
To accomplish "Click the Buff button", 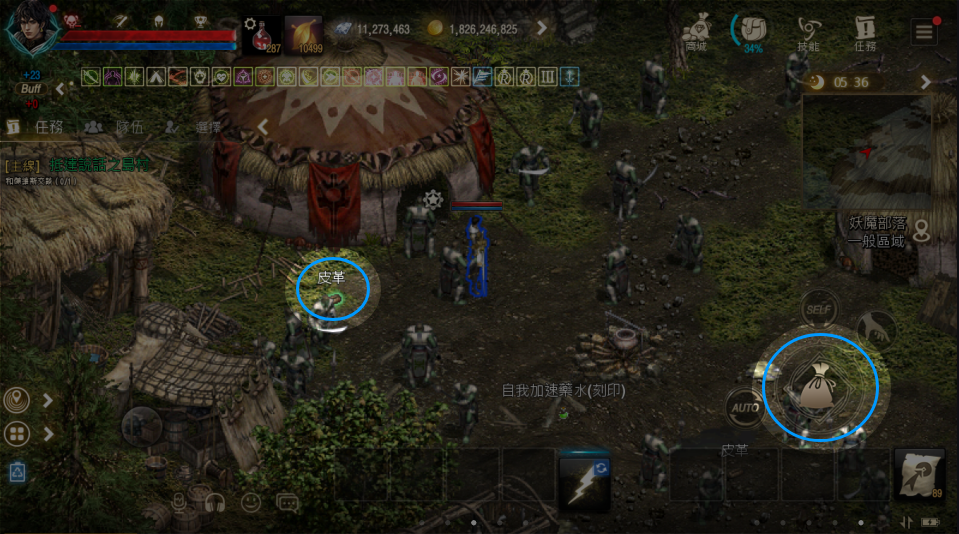I will click(31, 89).
